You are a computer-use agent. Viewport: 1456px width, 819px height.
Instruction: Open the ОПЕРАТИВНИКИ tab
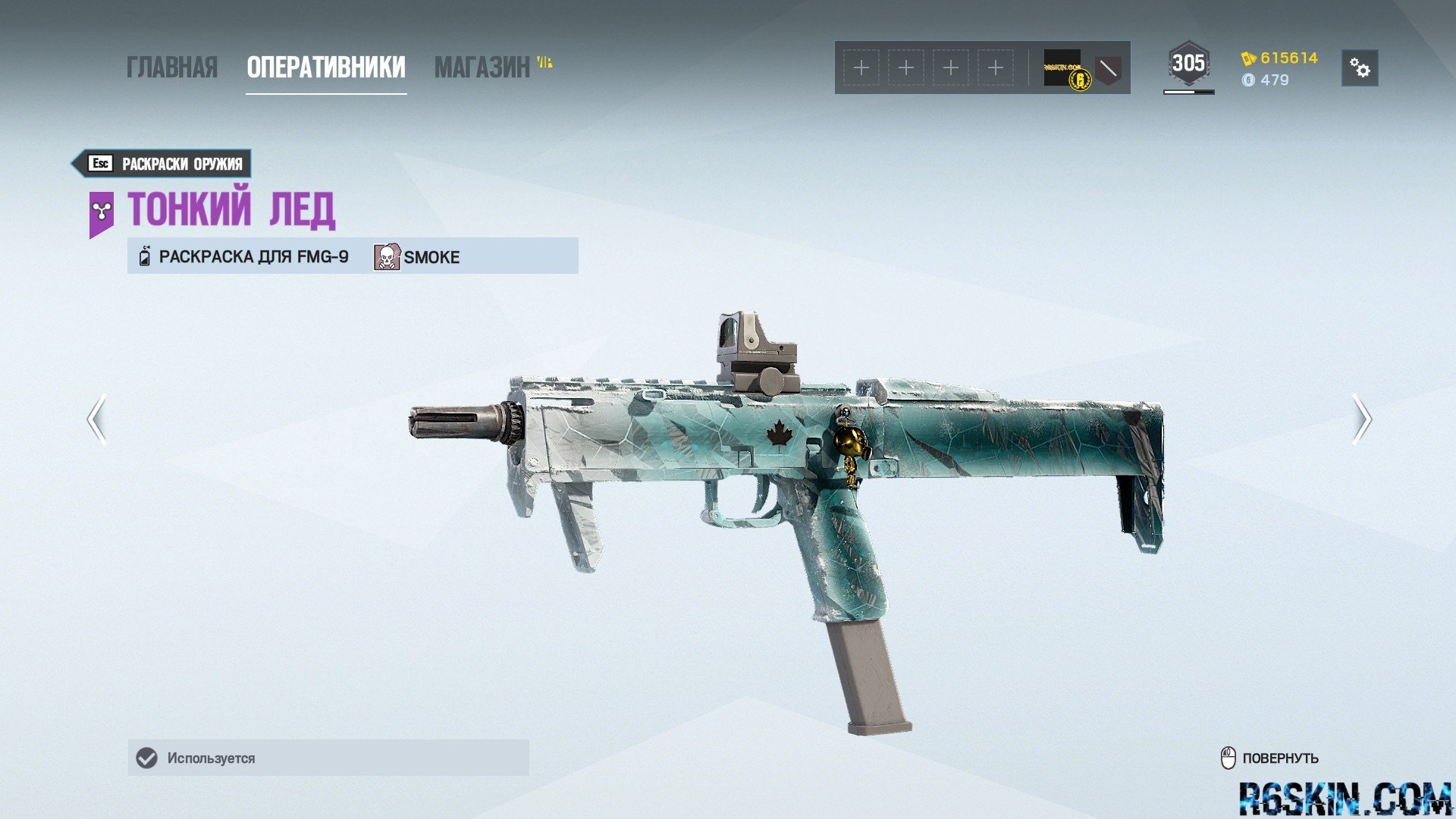(326, 67)
